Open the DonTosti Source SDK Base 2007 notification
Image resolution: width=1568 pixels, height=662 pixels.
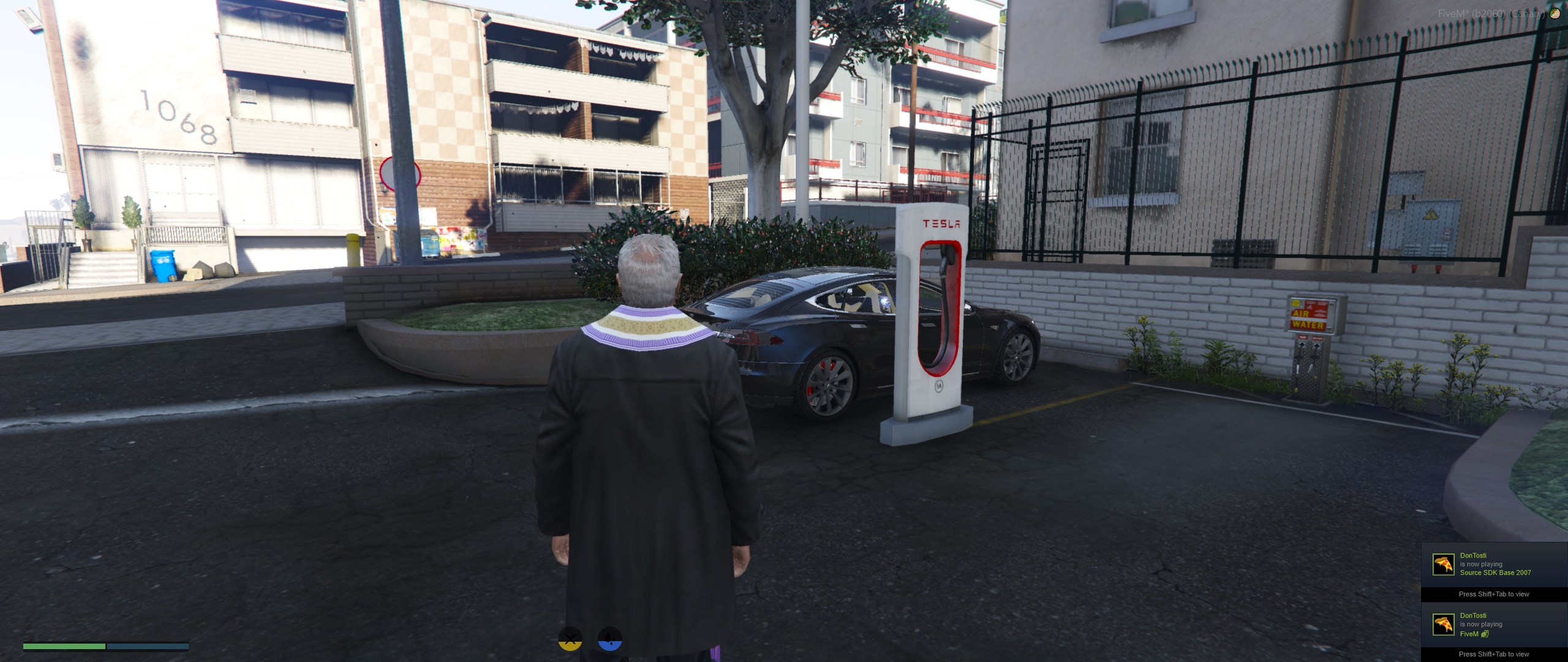[1493, 565]
